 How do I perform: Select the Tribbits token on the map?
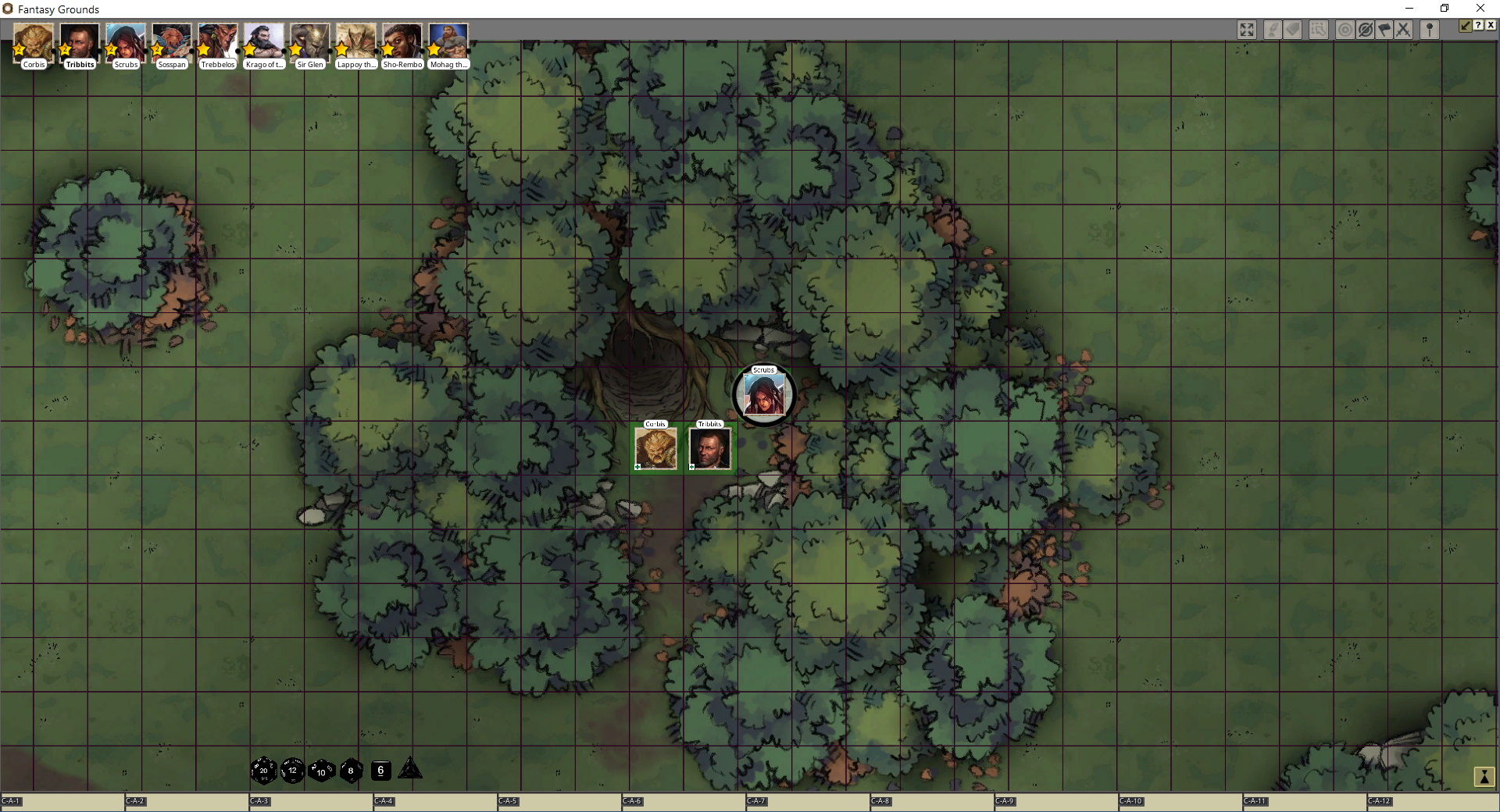tap(710, 449)
